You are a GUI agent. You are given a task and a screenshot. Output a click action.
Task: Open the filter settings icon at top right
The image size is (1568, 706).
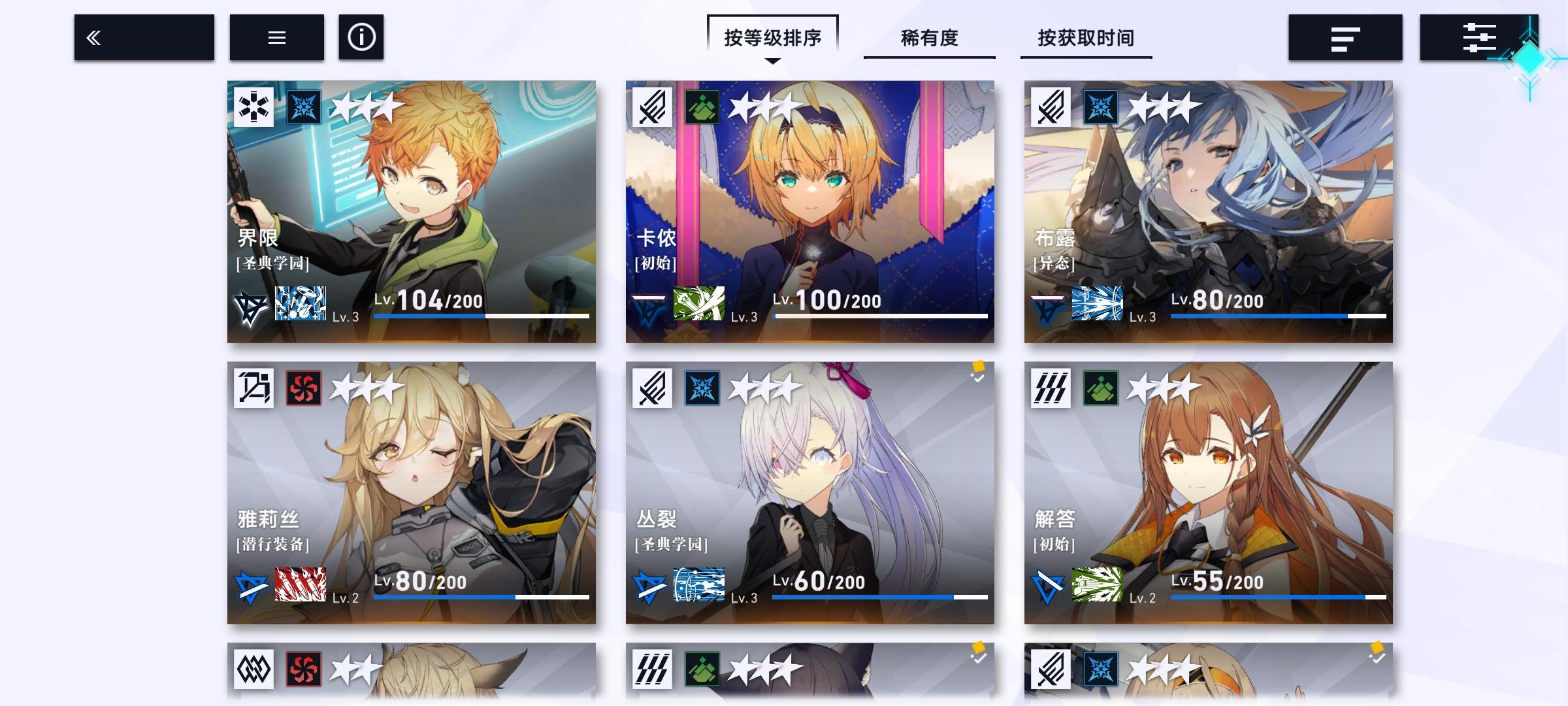1480,37
